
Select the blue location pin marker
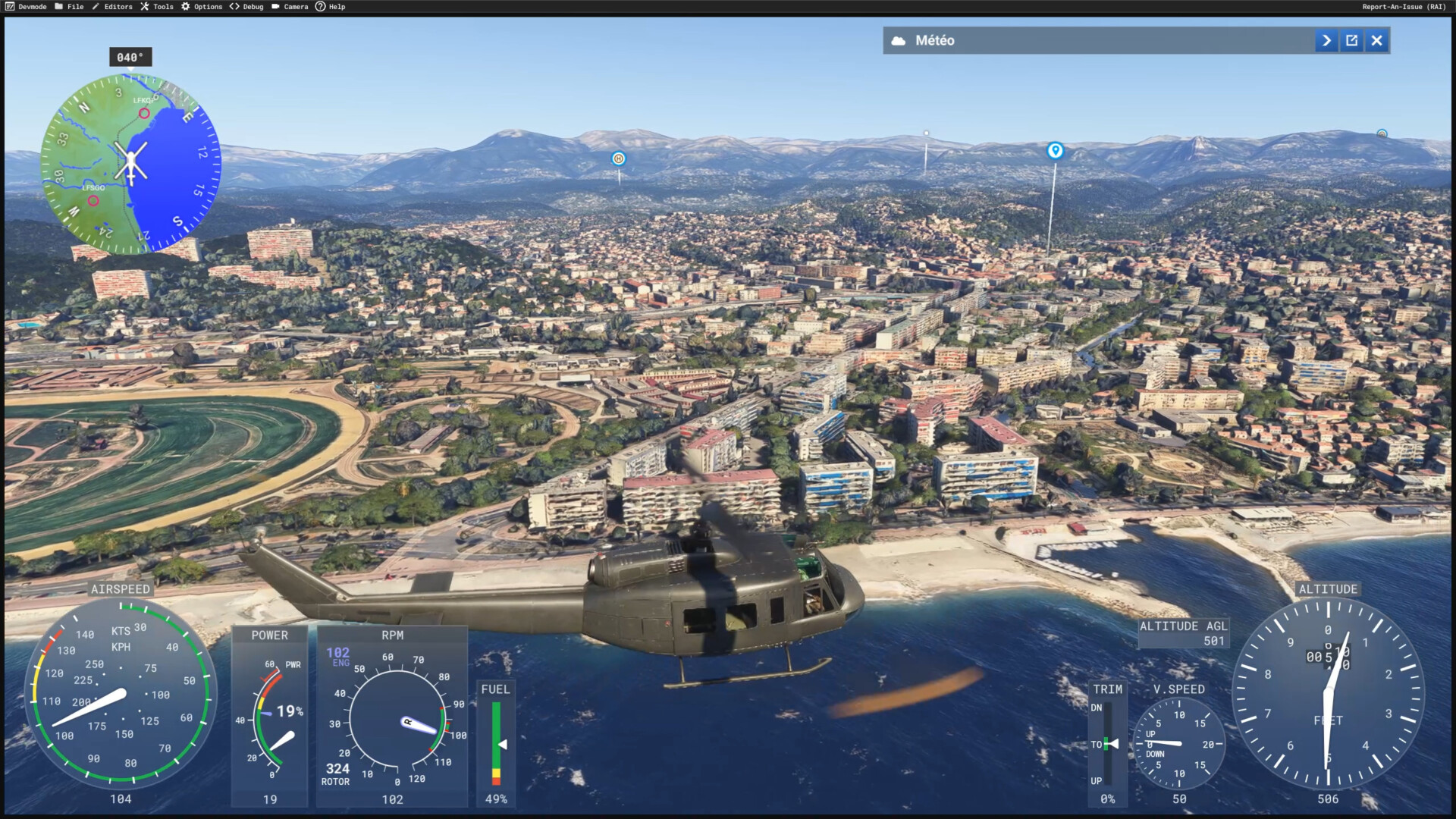click(x=1055, y=150)
